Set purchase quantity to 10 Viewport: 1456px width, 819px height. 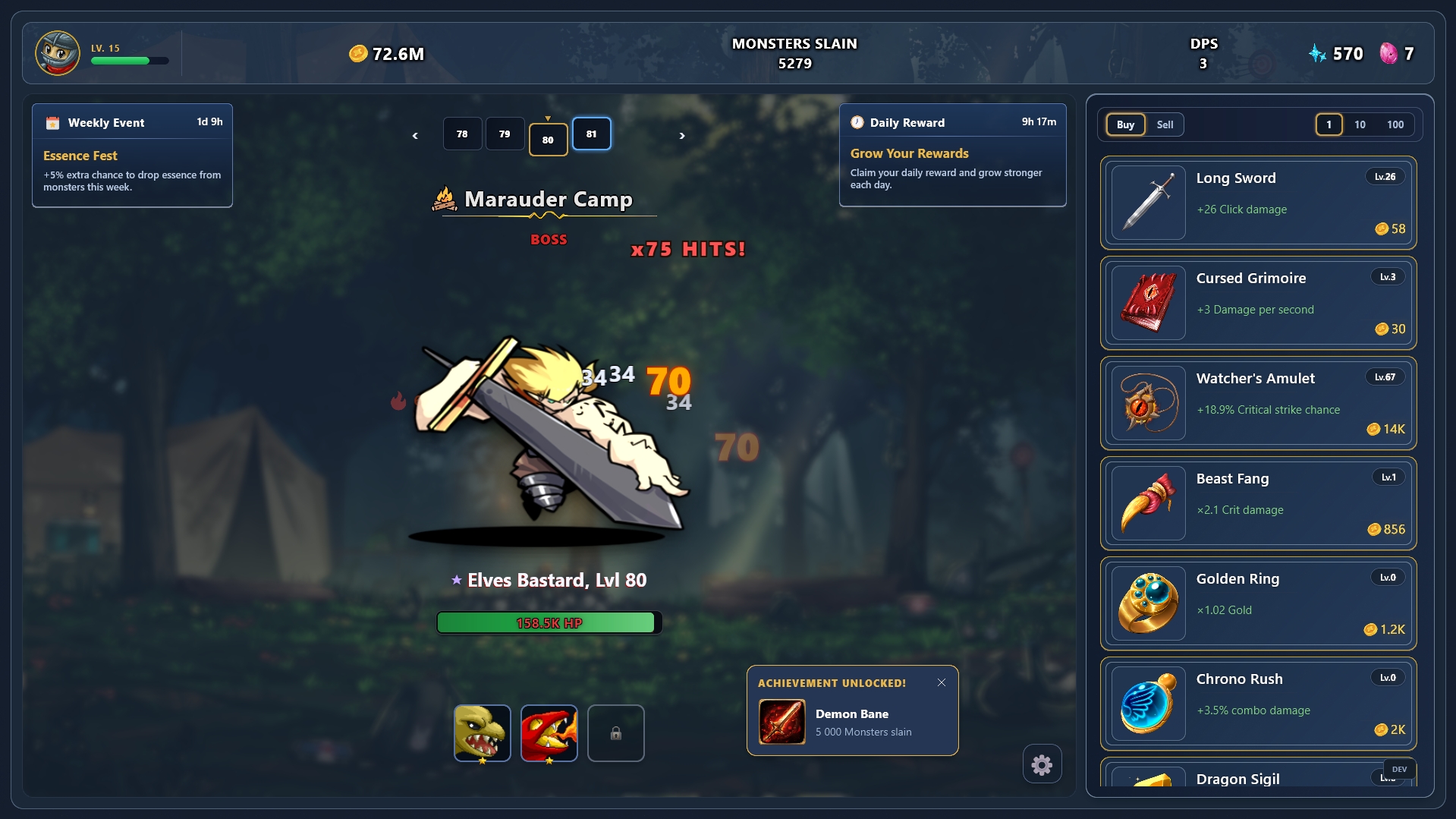point(1360,124)
